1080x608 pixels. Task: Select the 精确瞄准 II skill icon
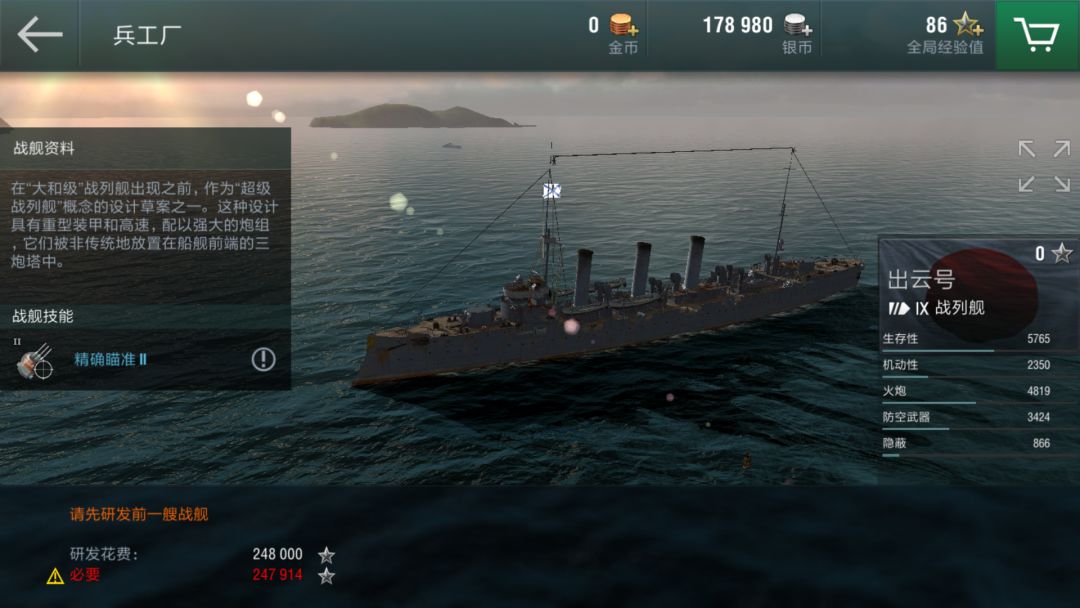pyautogui.click(x=34, y=360)
